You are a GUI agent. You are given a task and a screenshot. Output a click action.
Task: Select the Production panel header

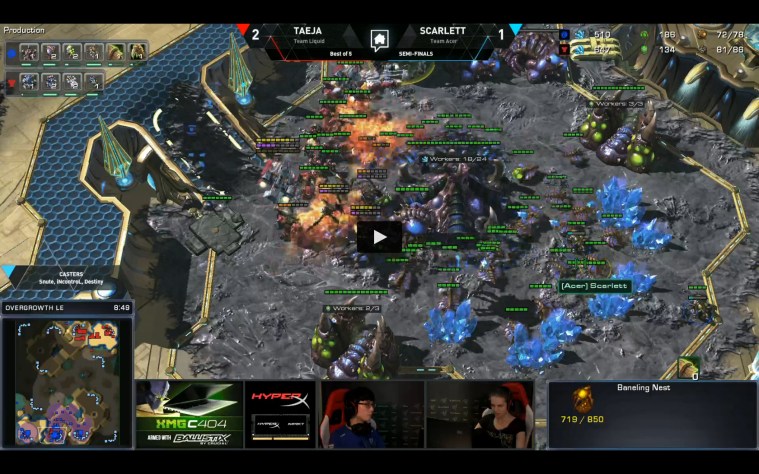24,30
